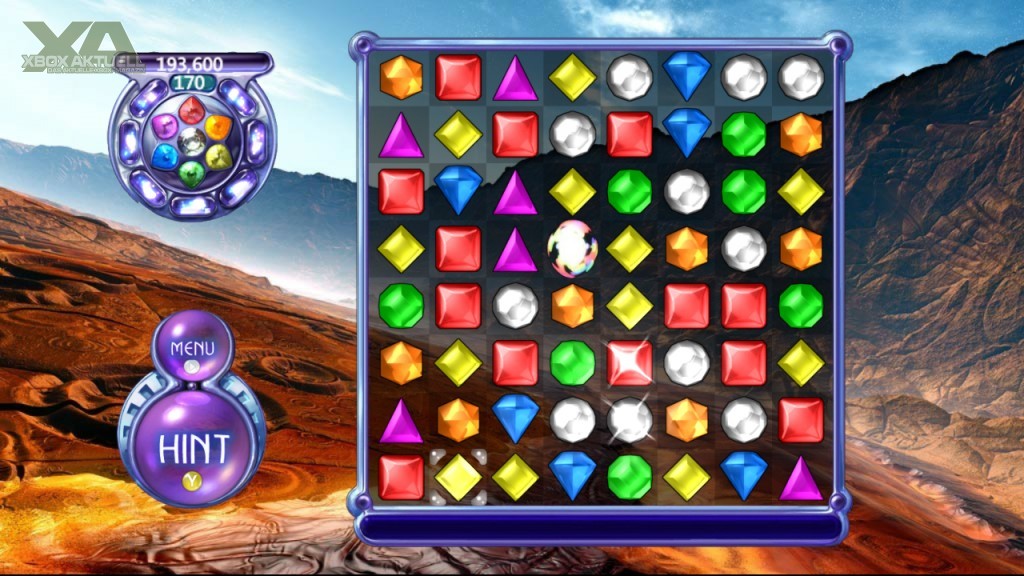
Task: Choose the orange gem directly below the Hyper Cube
Action: [x=573, y=306]
